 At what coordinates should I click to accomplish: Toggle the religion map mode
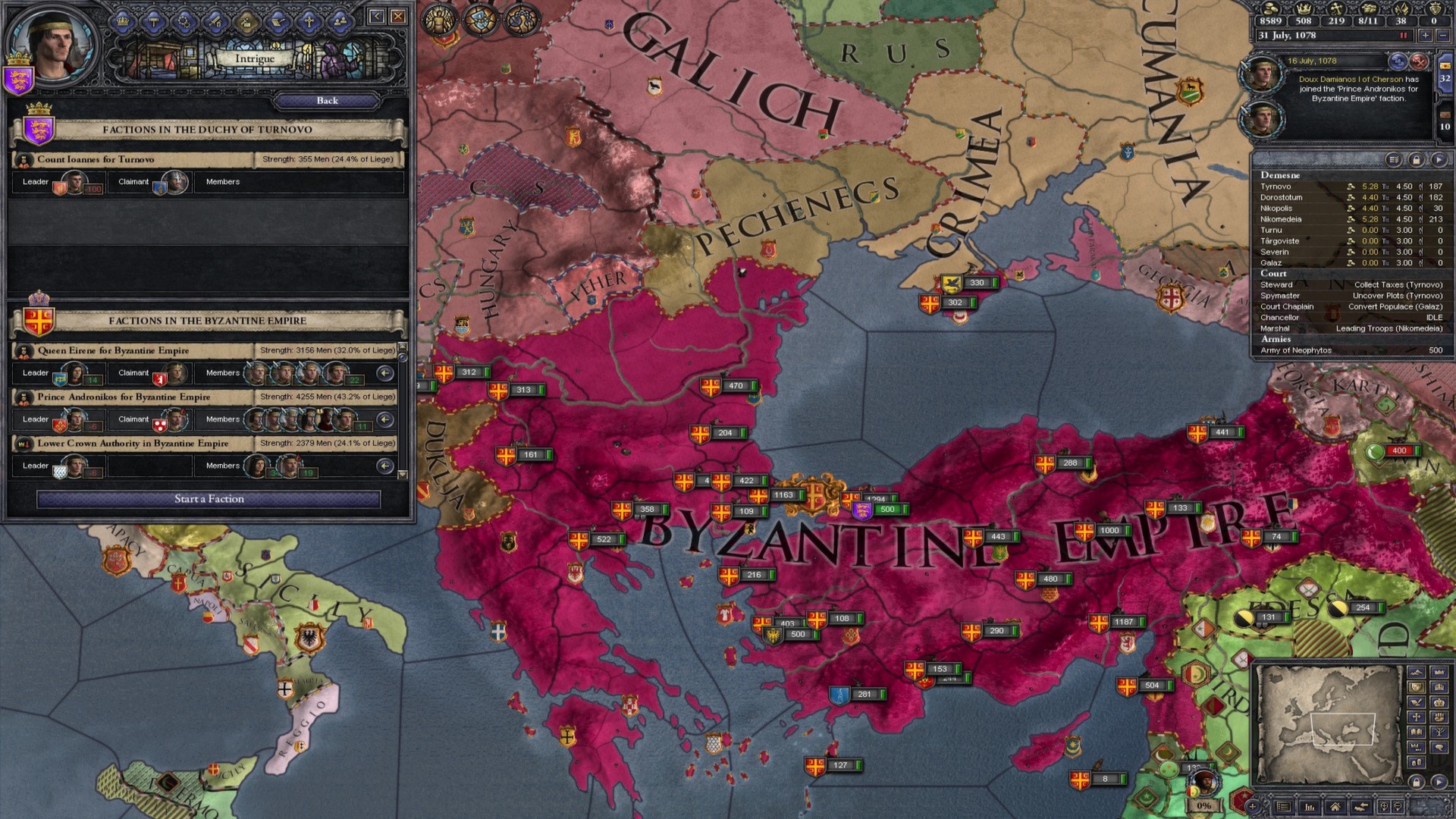pyautogui.click(x=1417, y=717)
